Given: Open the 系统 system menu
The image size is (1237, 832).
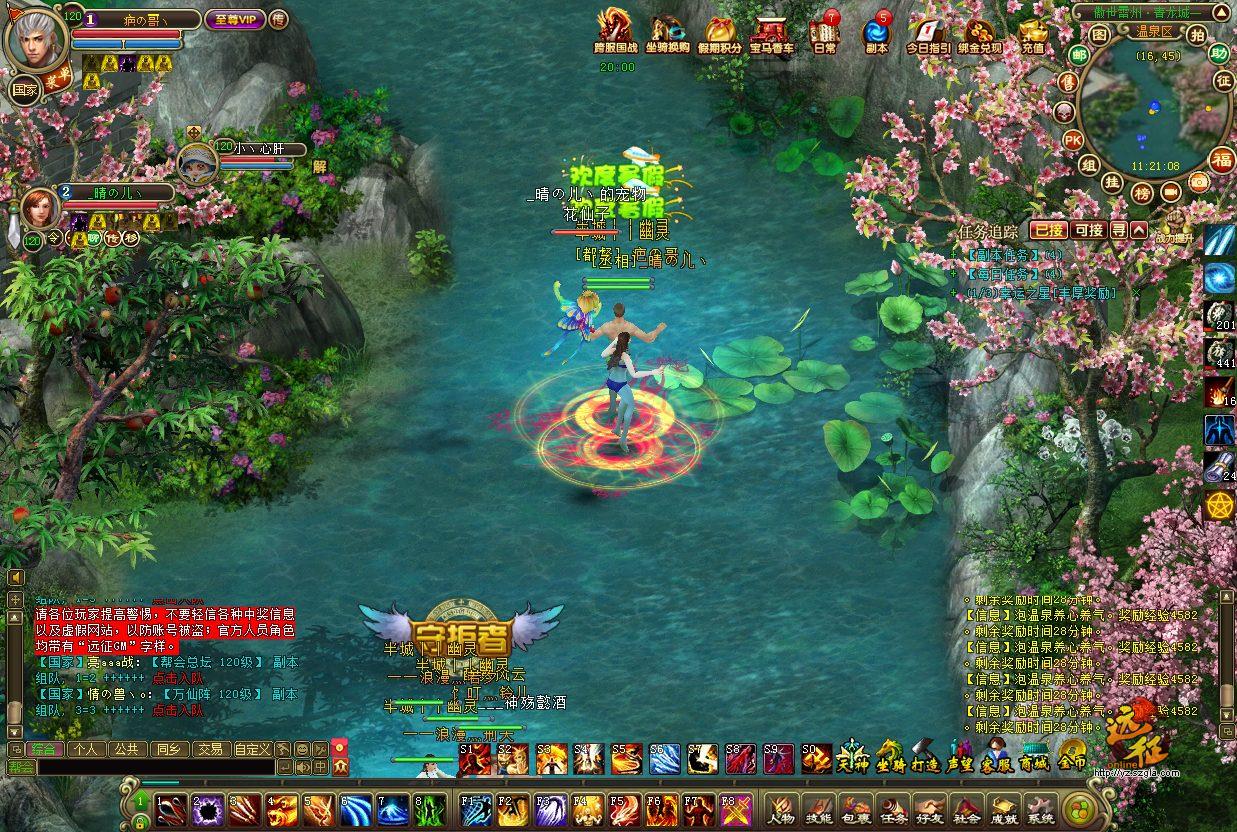Looking at the screenshot, I should pos(1040,808).
